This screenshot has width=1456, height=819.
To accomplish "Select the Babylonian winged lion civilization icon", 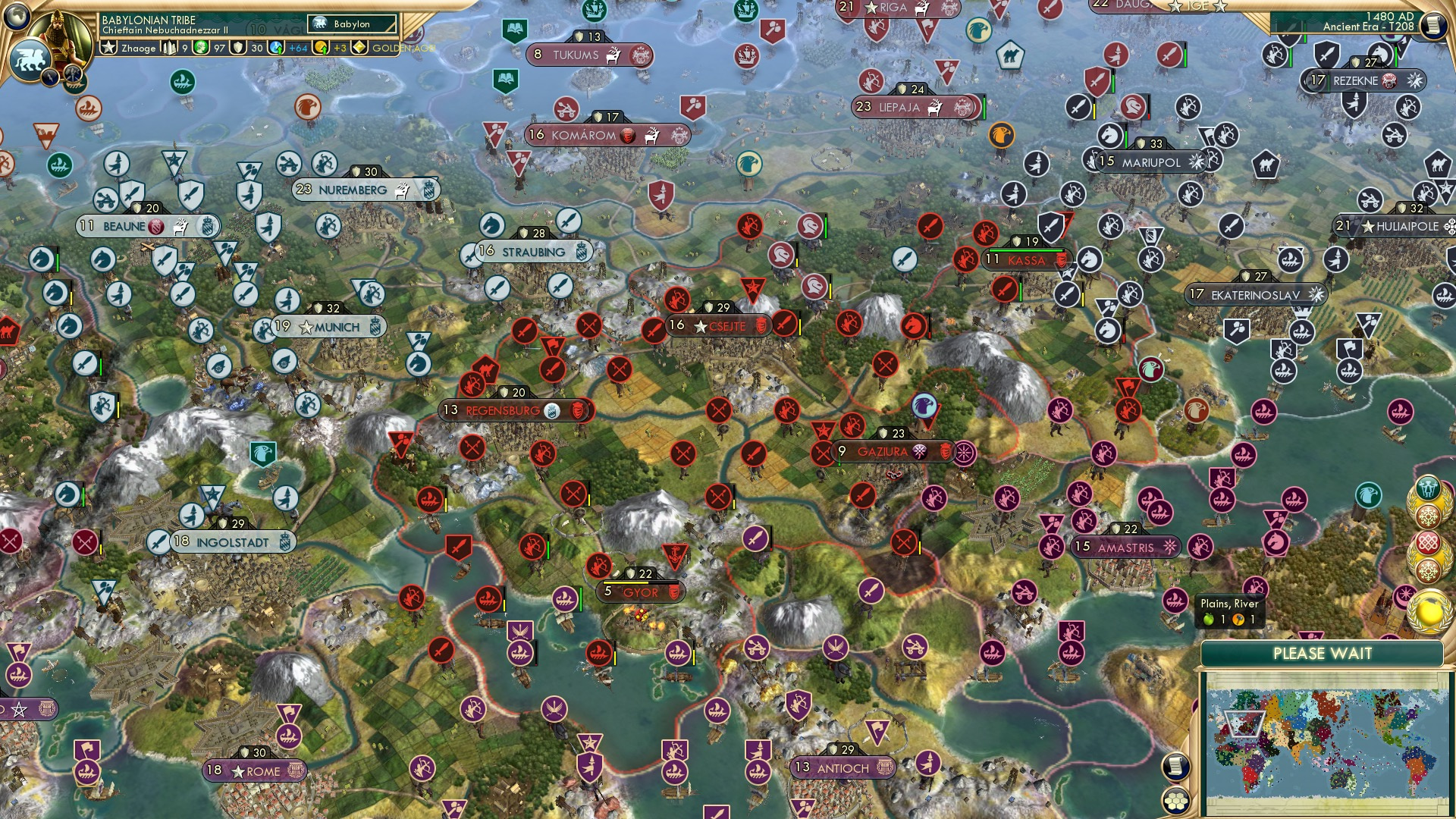I will [x=30, y=58].
